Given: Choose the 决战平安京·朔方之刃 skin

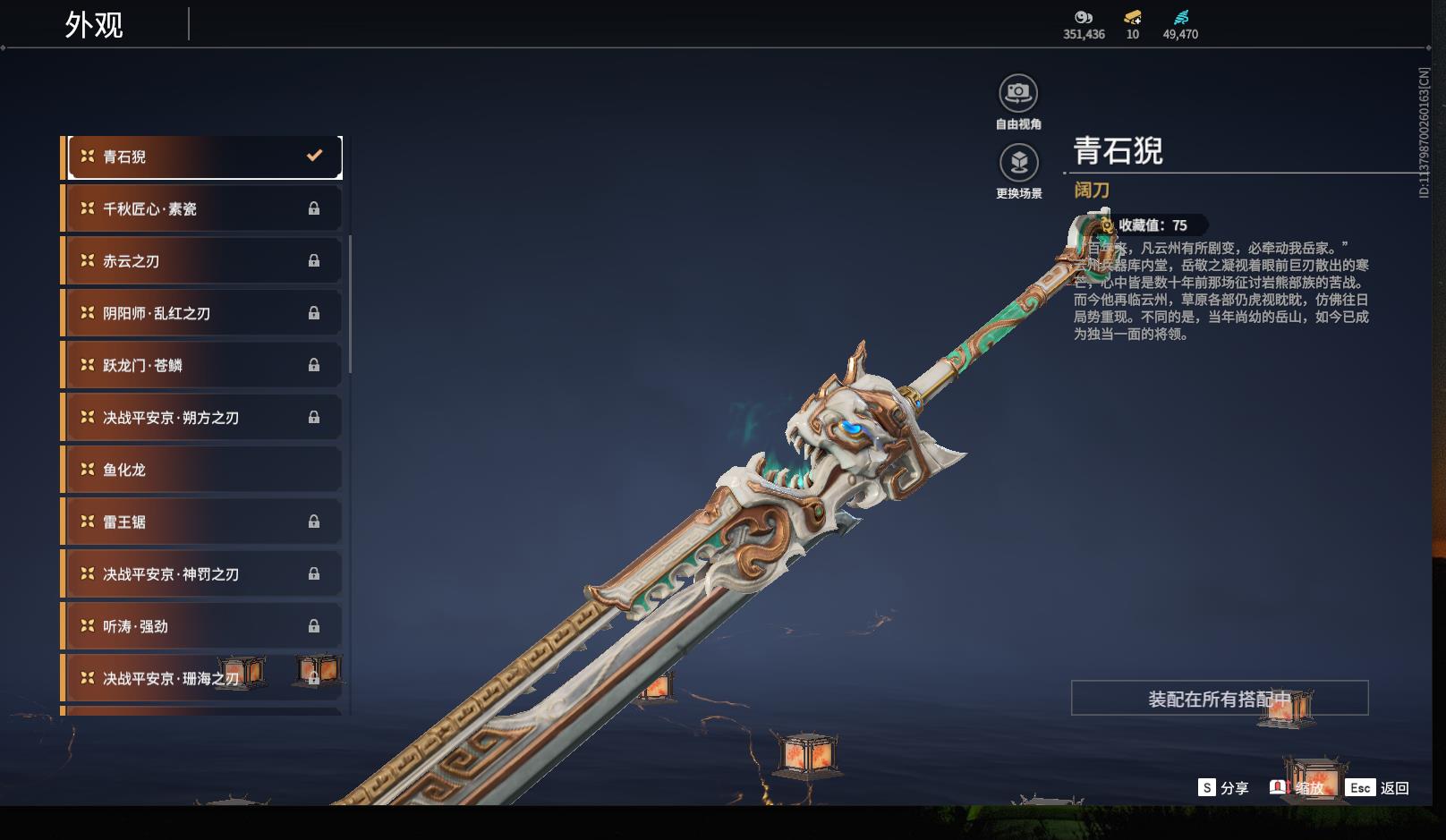Looking at the screenshot, I should (204, 418).
